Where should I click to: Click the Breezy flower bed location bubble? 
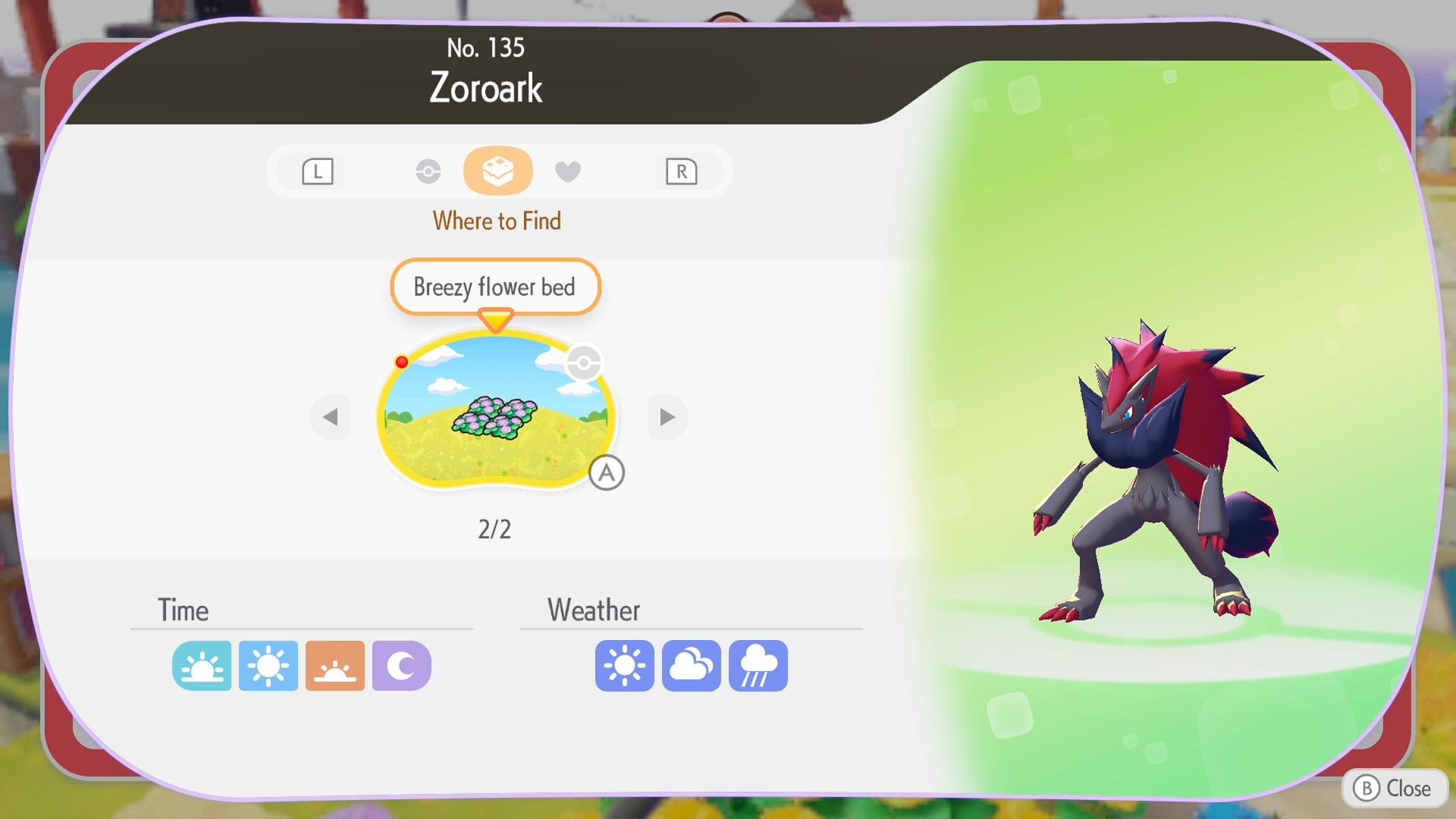tap(495, 287)
